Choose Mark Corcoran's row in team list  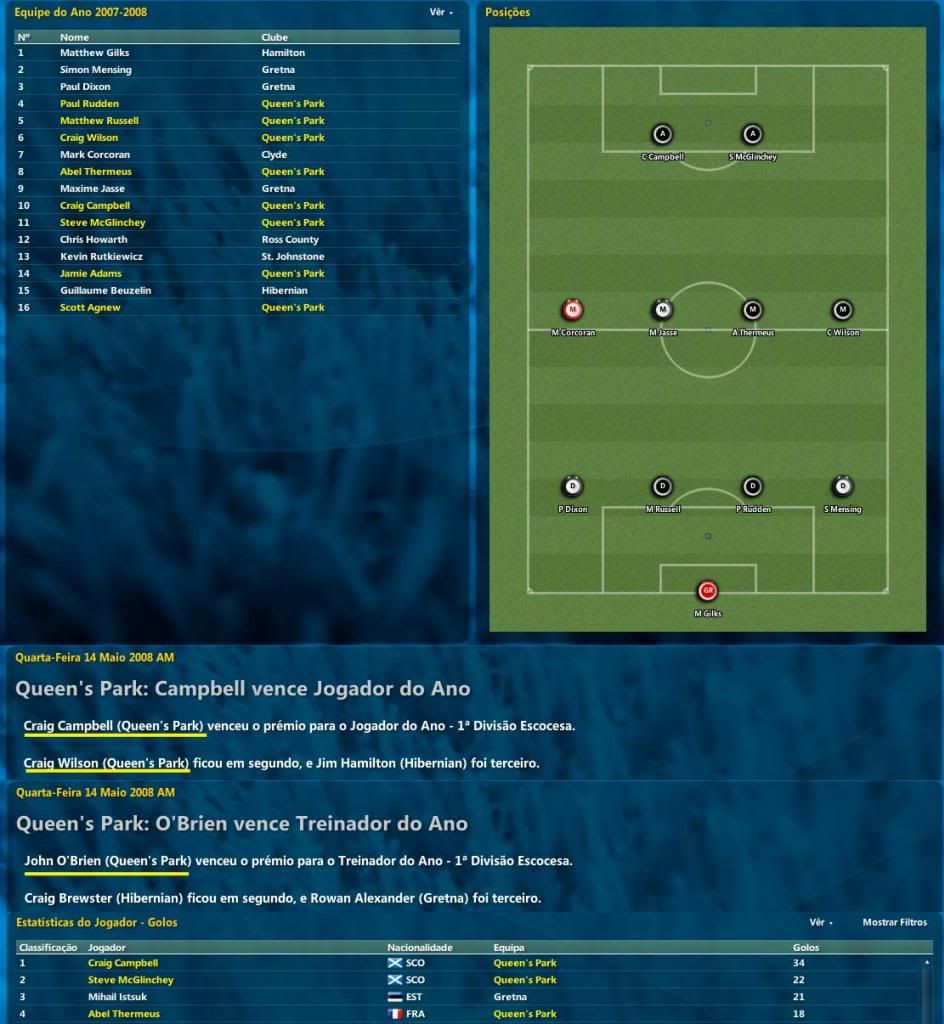click(x=95, y=155)
